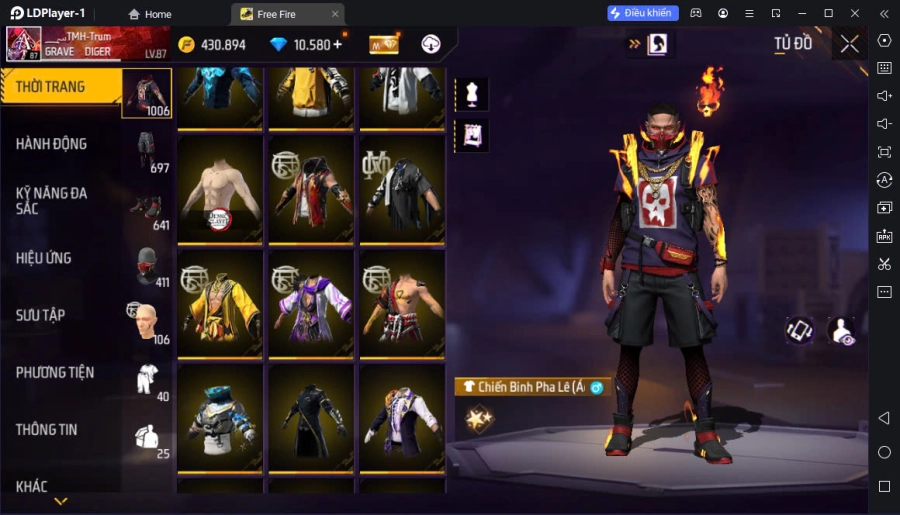Close the wardrobe with the X button

[x=849, y=43]
